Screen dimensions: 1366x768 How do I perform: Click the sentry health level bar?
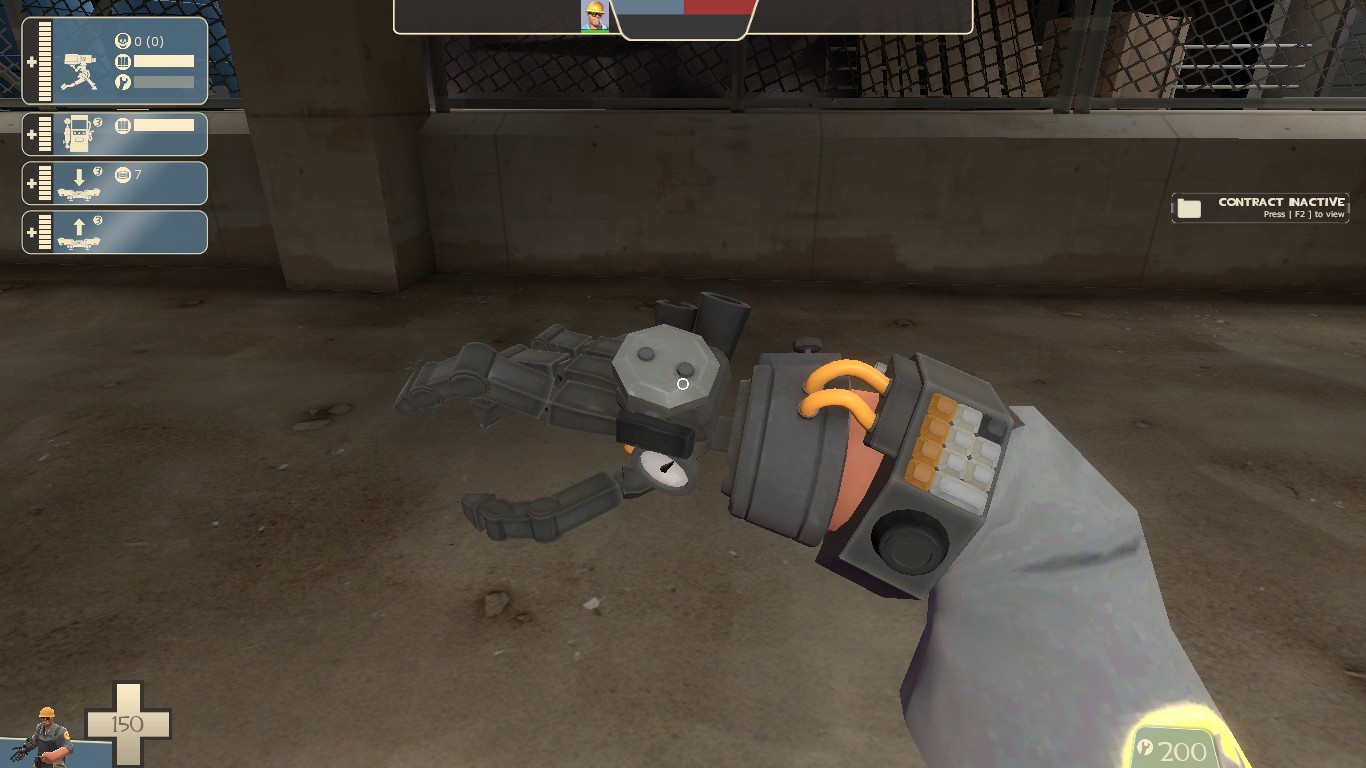pos(44,60)
